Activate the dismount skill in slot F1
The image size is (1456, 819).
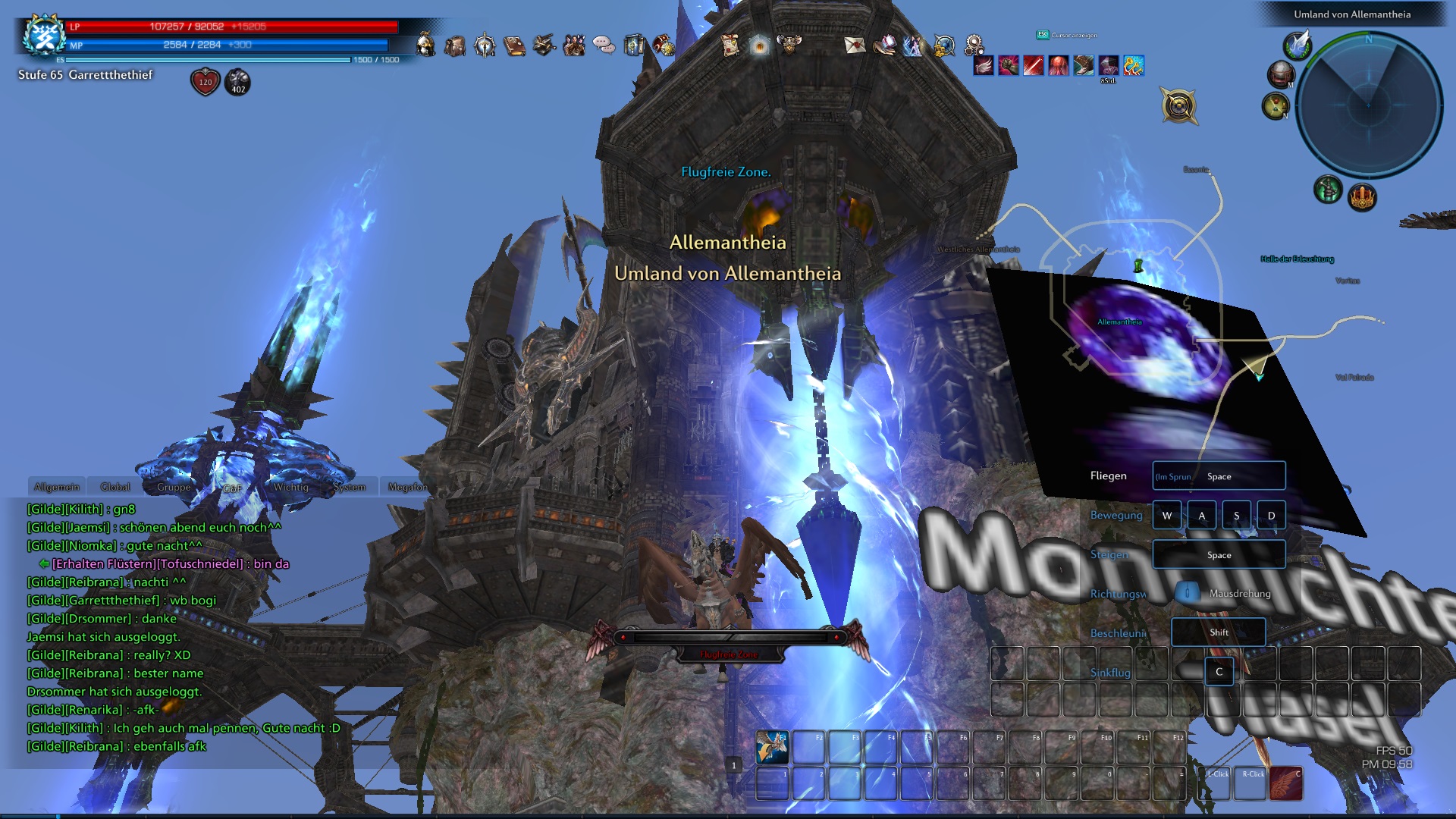tap(772, 748)
